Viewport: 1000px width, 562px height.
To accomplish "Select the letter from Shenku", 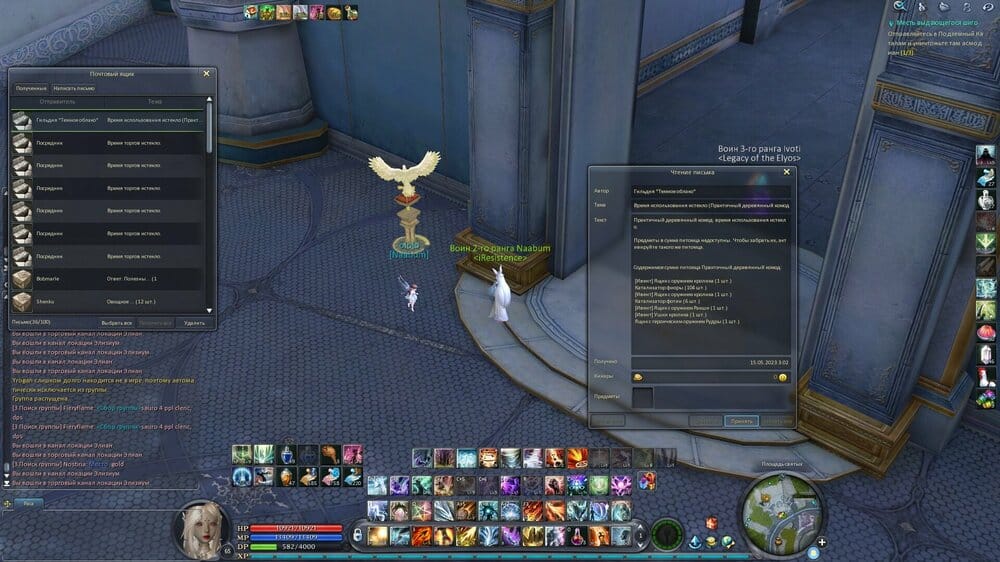I will pos(108,301).
